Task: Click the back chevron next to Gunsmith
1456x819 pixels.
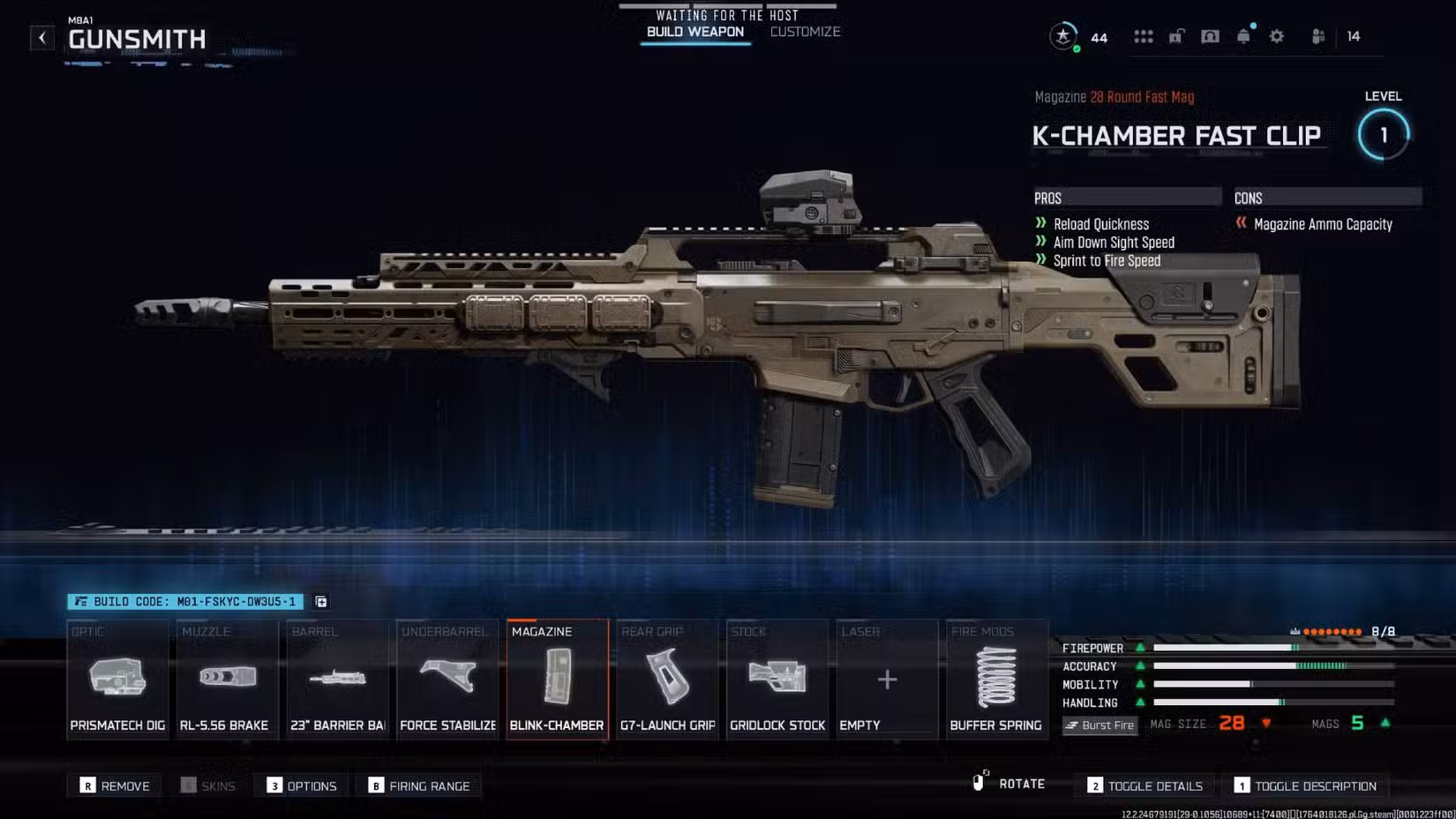Action: click(x=41, y=37)
